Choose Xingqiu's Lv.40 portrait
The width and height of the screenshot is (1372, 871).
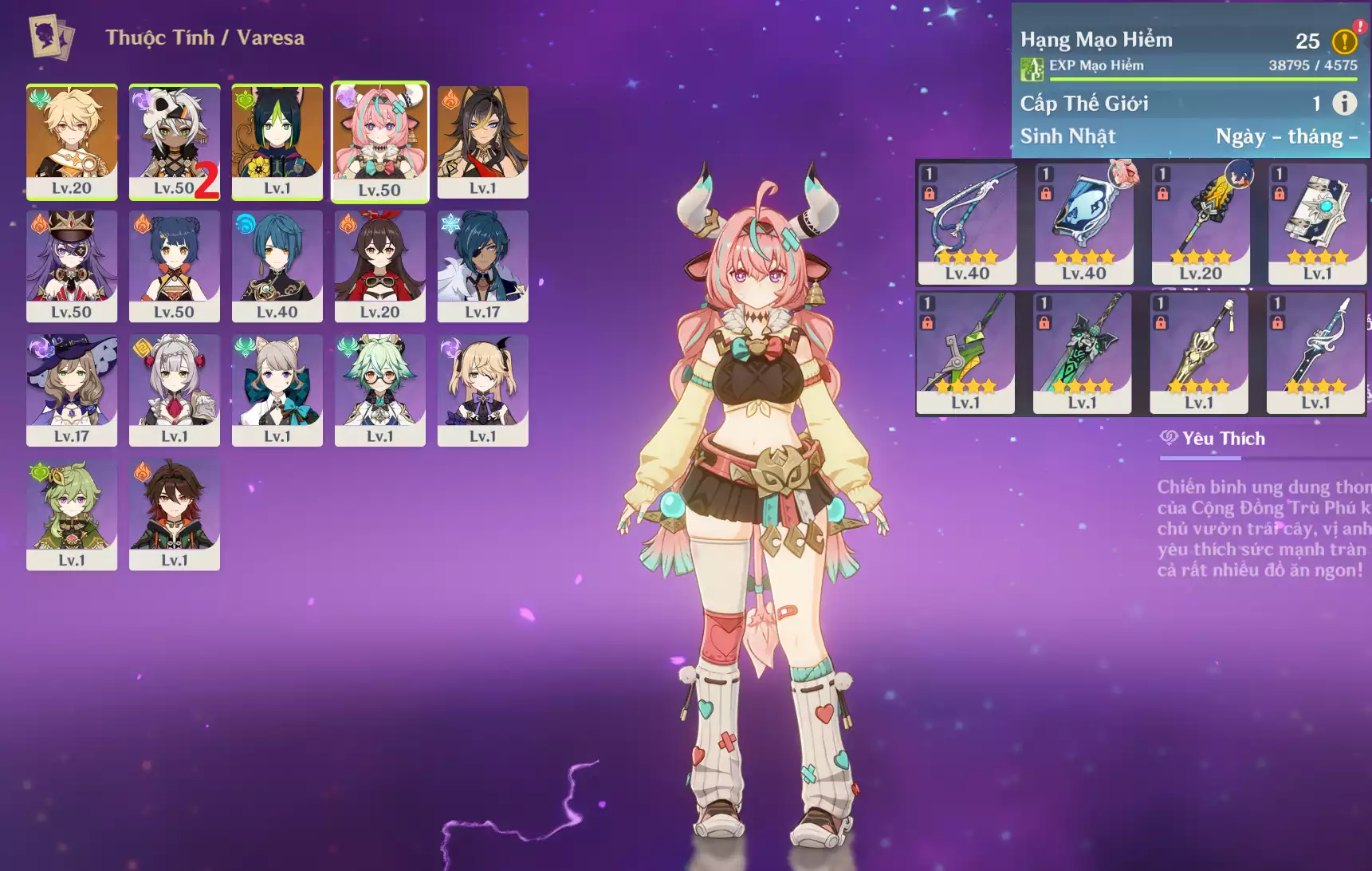click(x=277, y=266)
